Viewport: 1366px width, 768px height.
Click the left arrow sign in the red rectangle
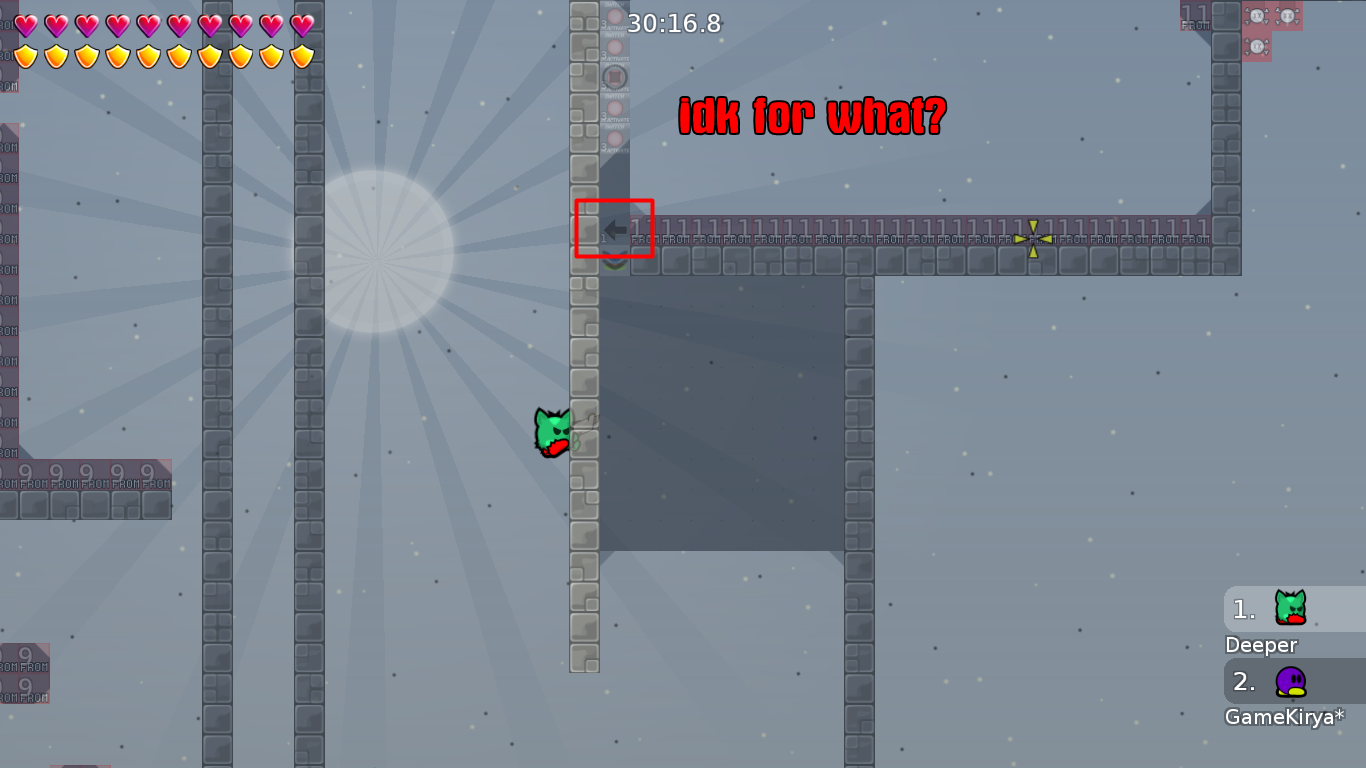(614, 229)
